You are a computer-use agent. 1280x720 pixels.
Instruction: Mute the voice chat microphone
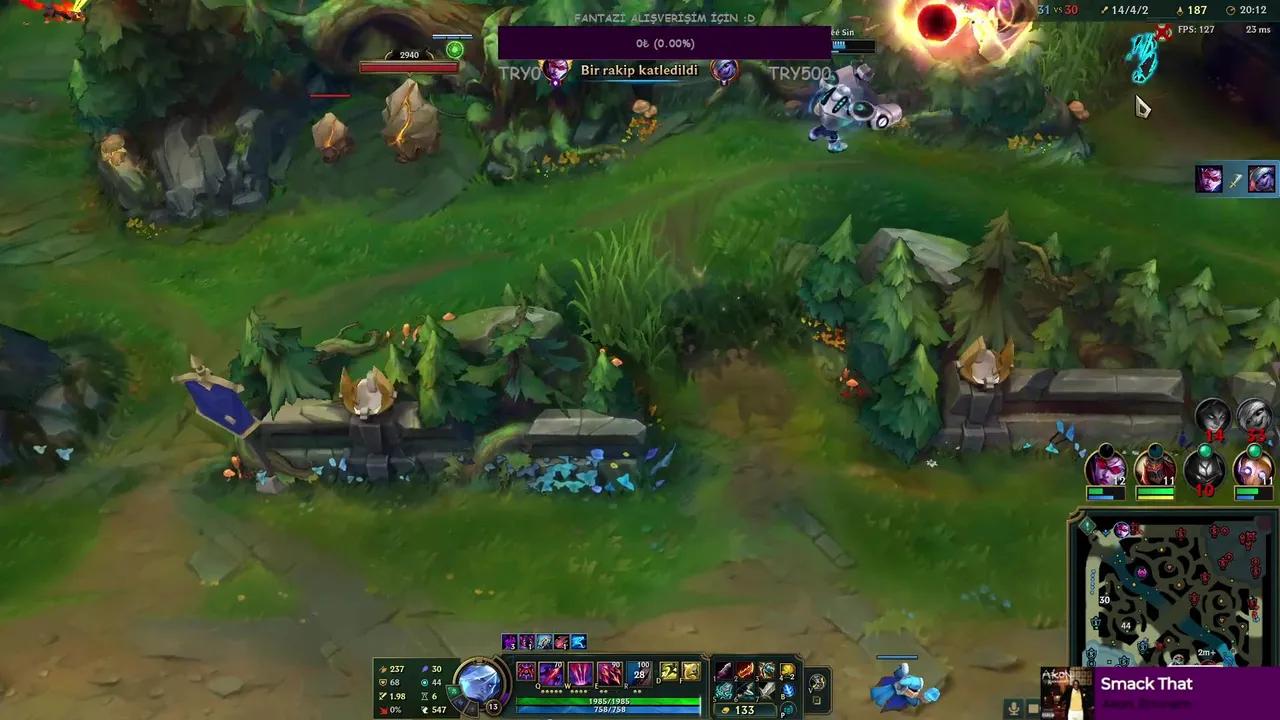pos(1012,710)
